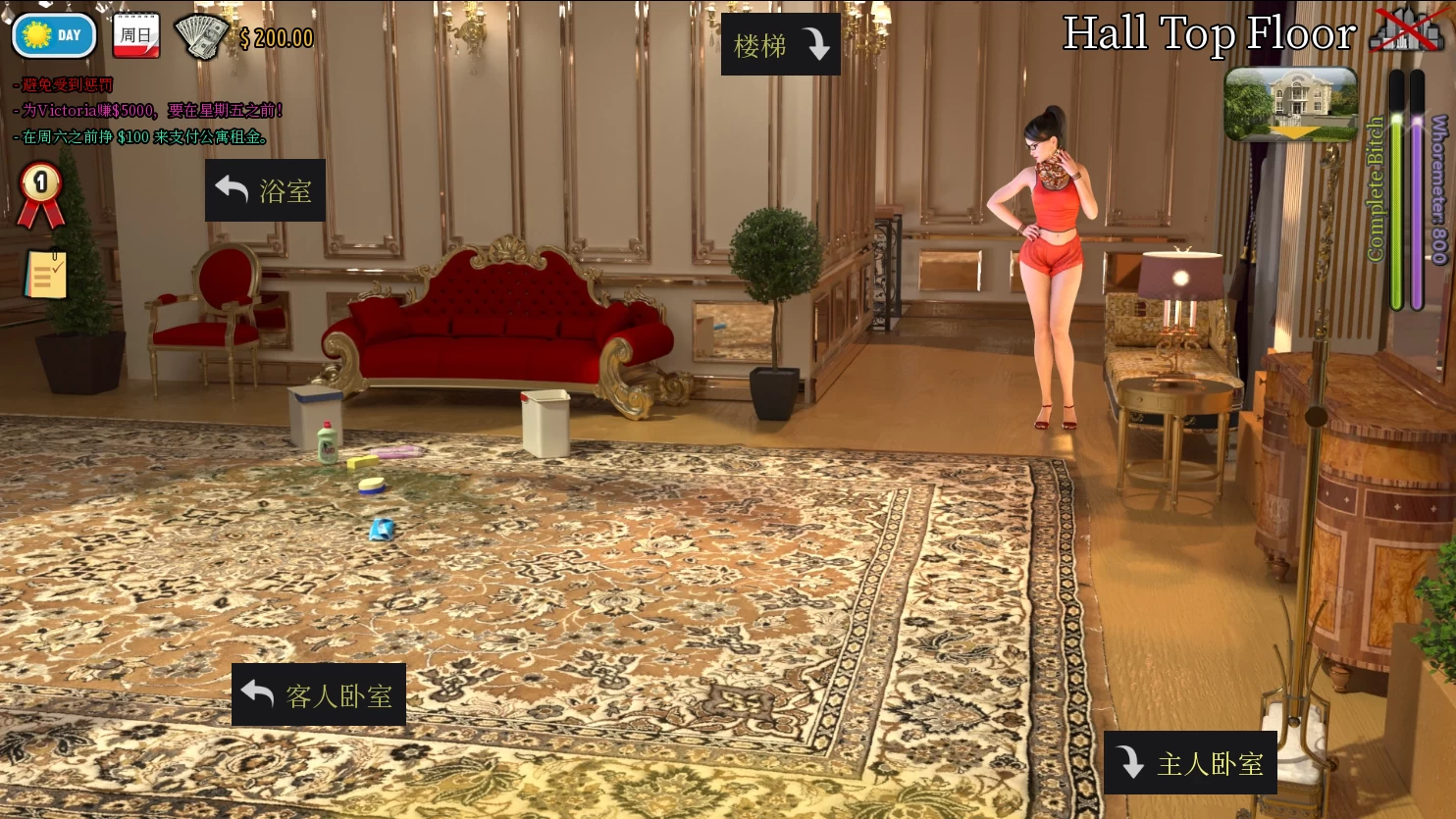Toggle the DAY time-of-day switch
Image resolution: width=1456 pixels, height=819 pixels.
53,35
